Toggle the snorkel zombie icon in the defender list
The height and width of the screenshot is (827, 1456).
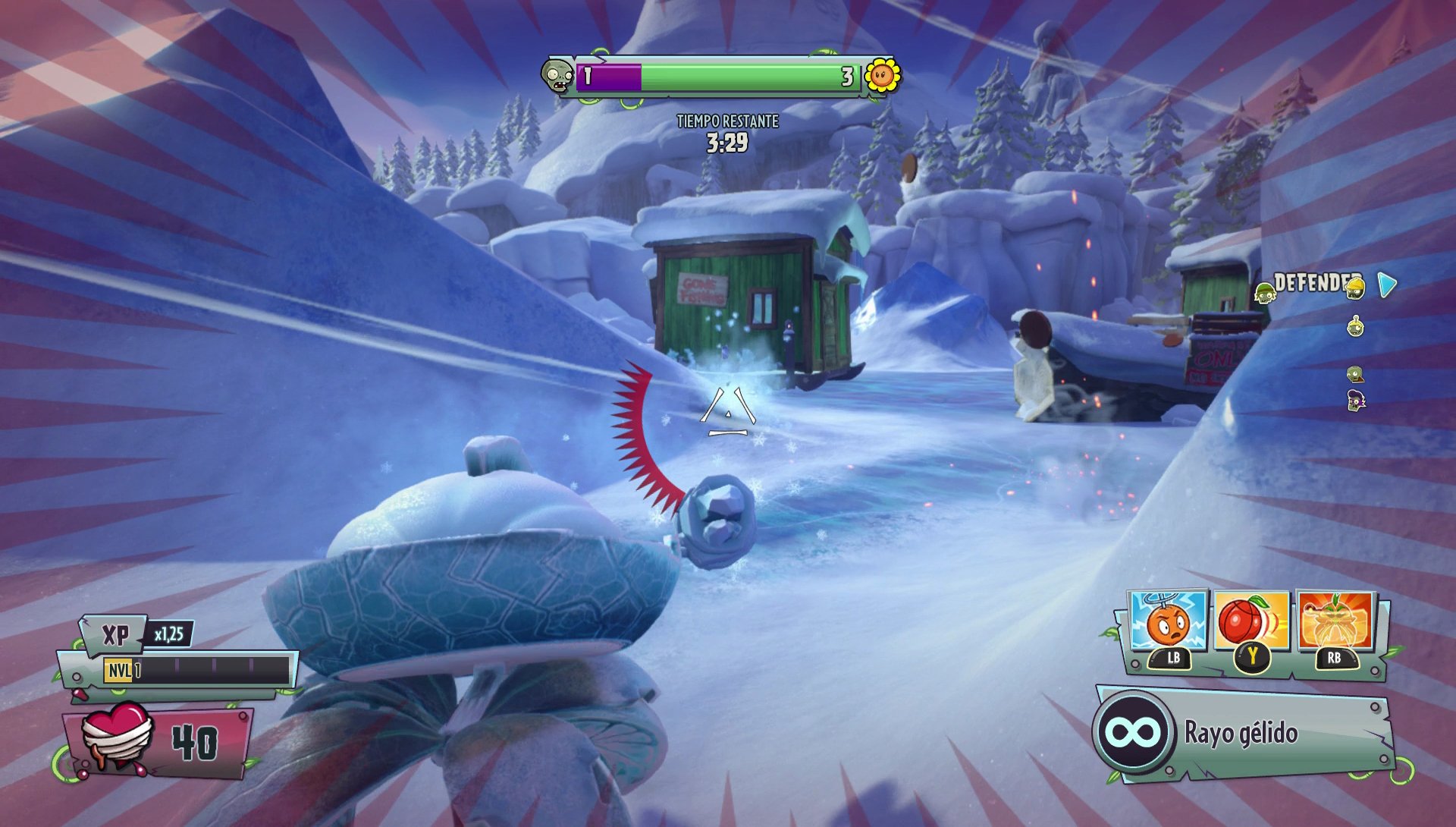coord(1354,326)
